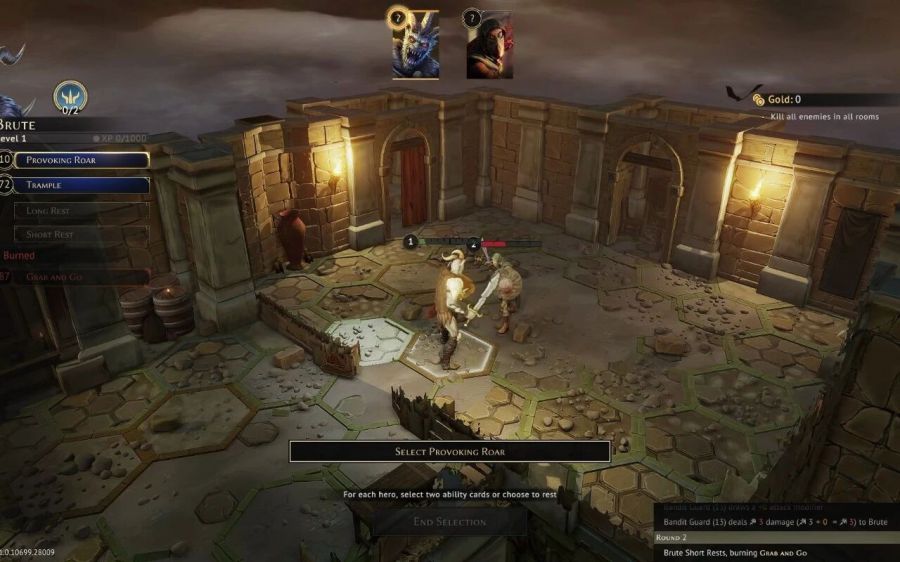Open the combat log panel
This screenshot has width=900, height=562.
pos(776,530)
